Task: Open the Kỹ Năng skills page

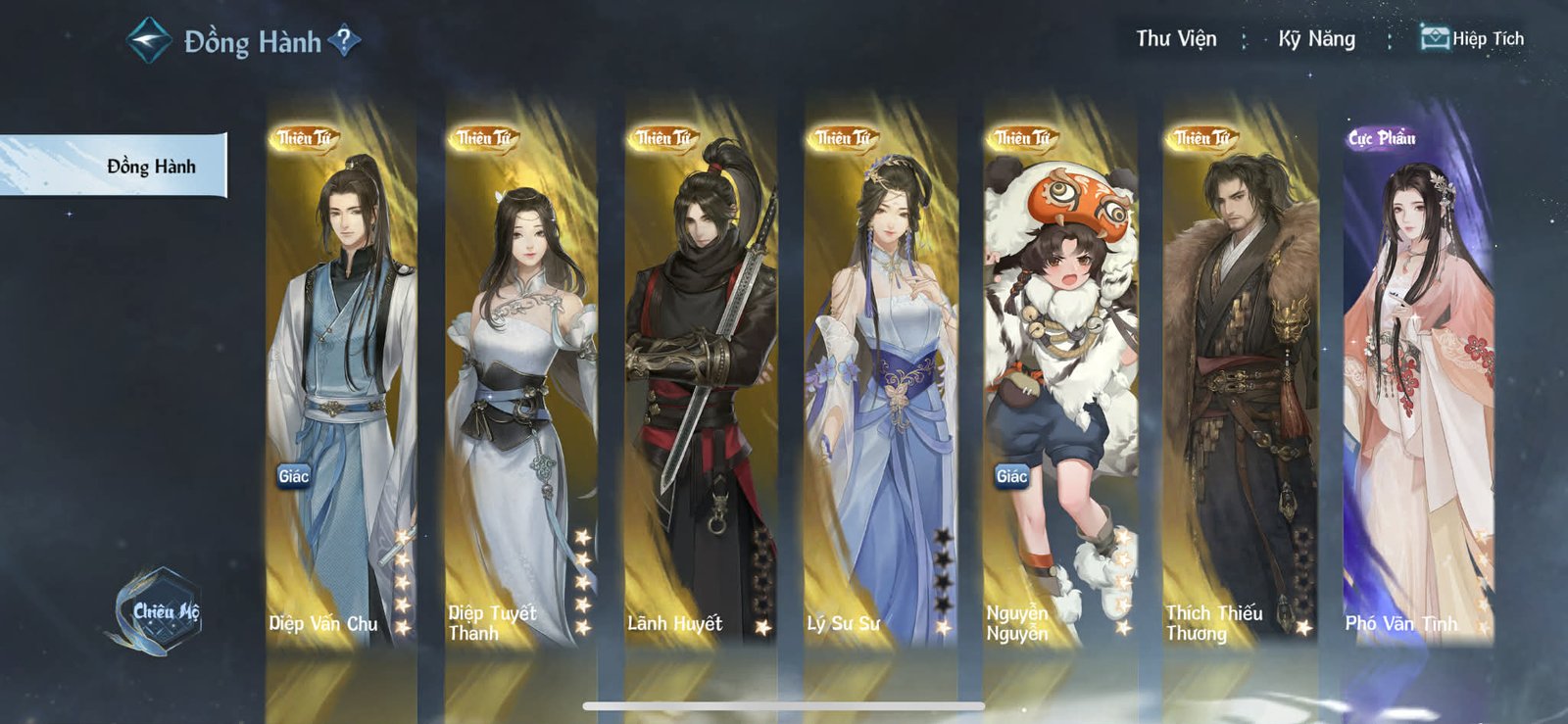Action: point(1316,39)
